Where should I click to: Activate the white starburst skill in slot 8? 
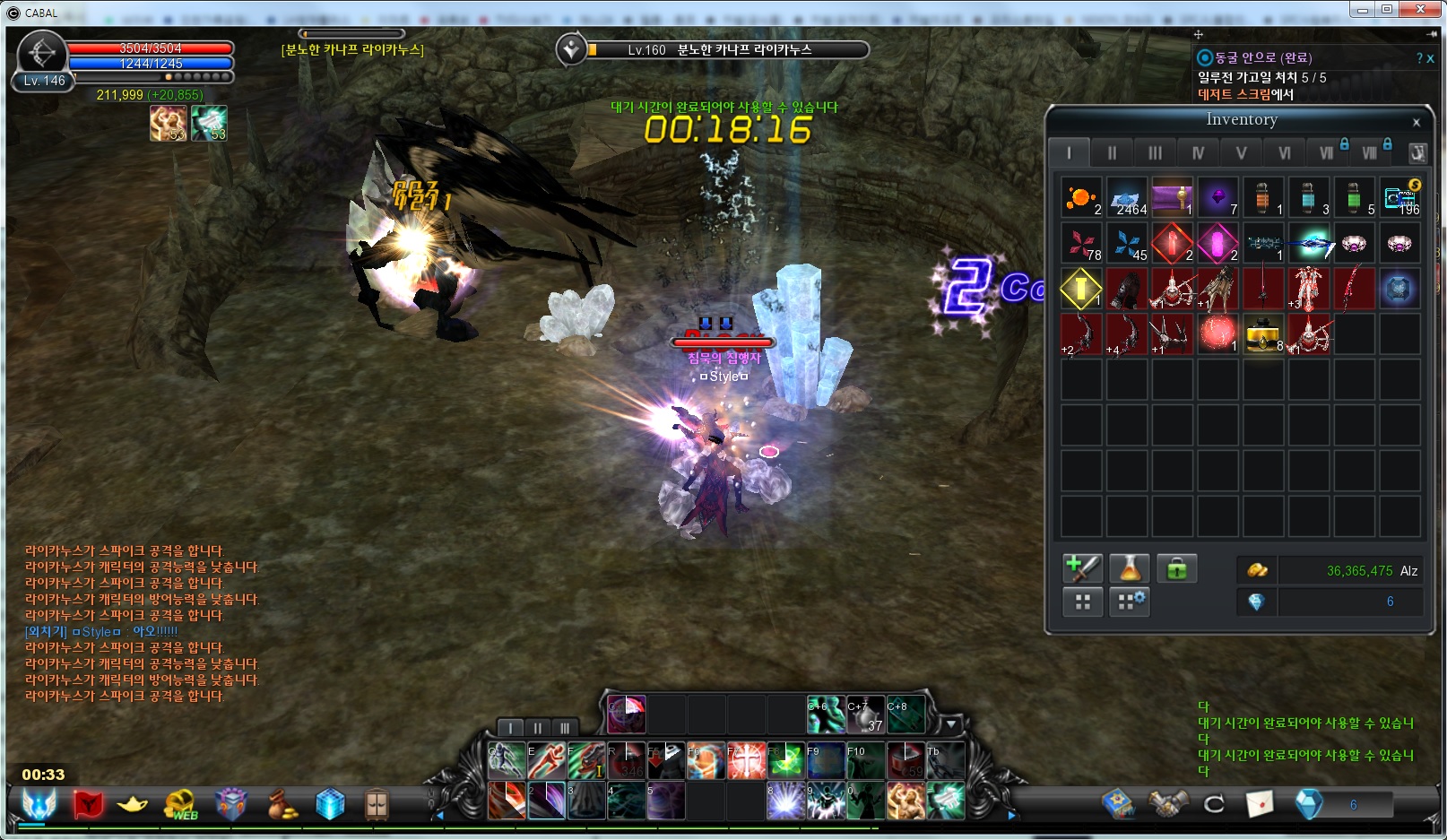784,801
